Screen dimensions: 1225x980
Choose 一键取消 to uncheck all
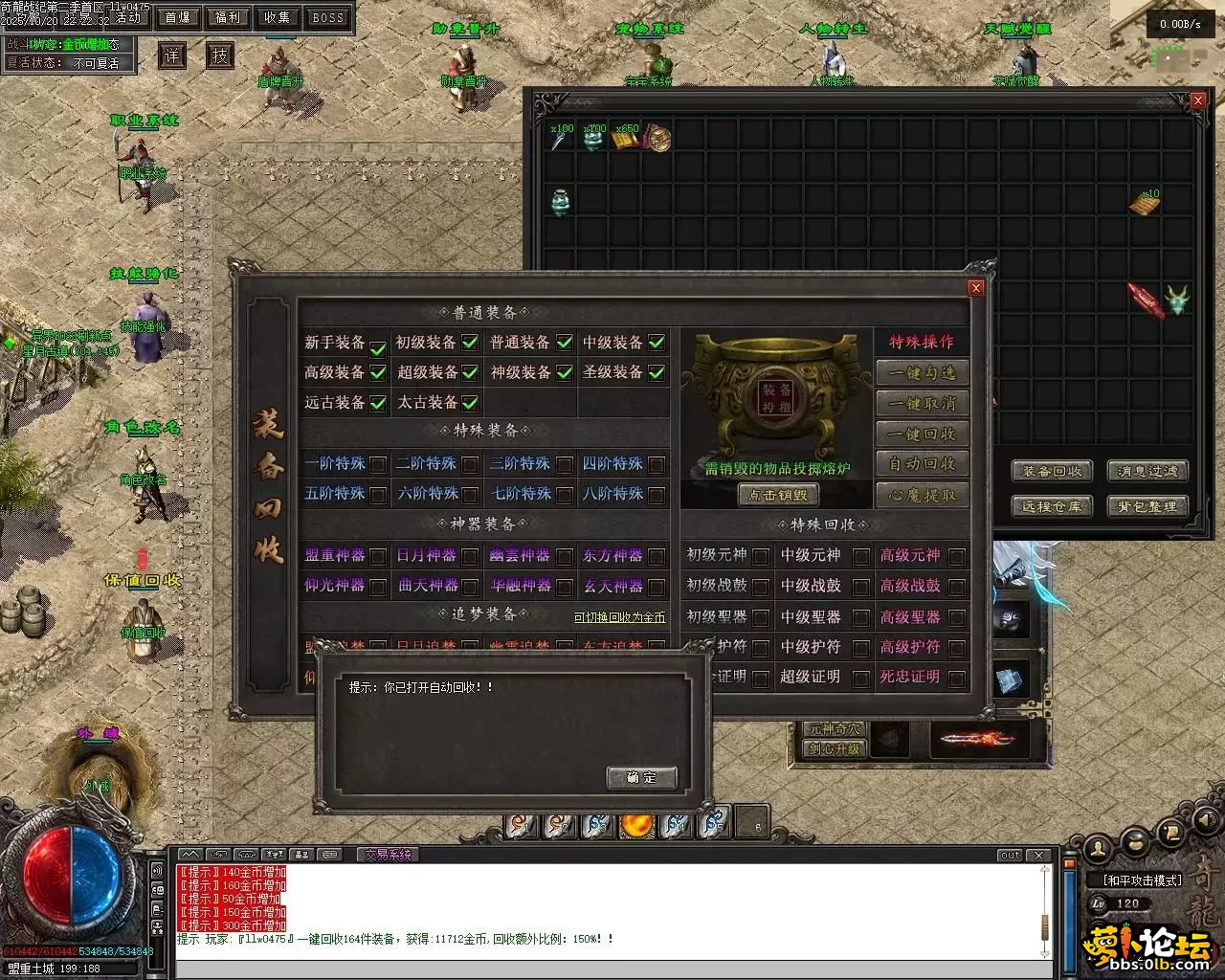(922, 404)
